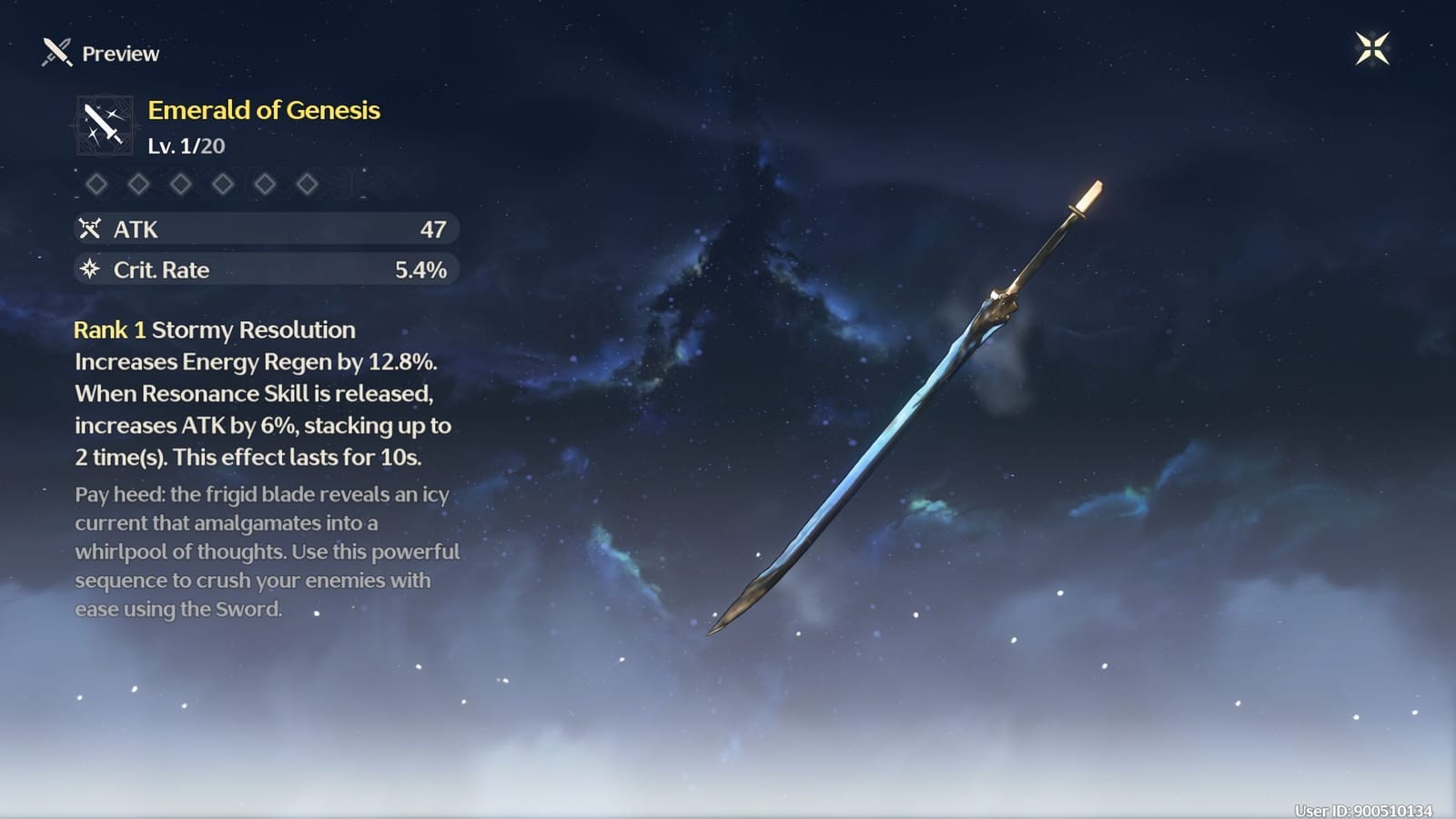The image size is (1456, 819).
Task: Click the Crit. Rate starburst icon
Action: coord(90,269)
